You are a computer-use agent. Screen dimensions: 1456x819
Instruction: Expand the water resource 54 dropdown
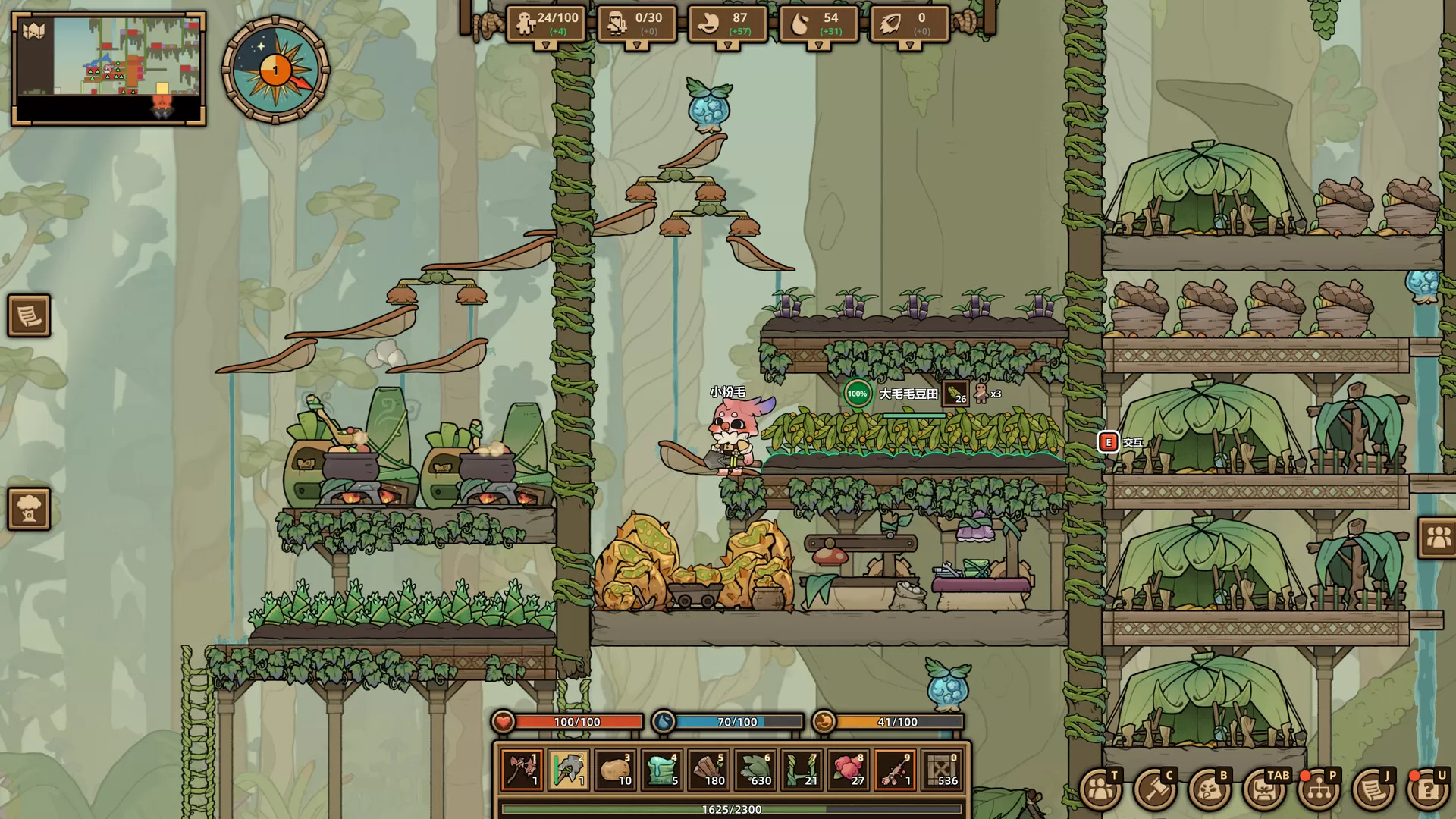tap(818, 46)
